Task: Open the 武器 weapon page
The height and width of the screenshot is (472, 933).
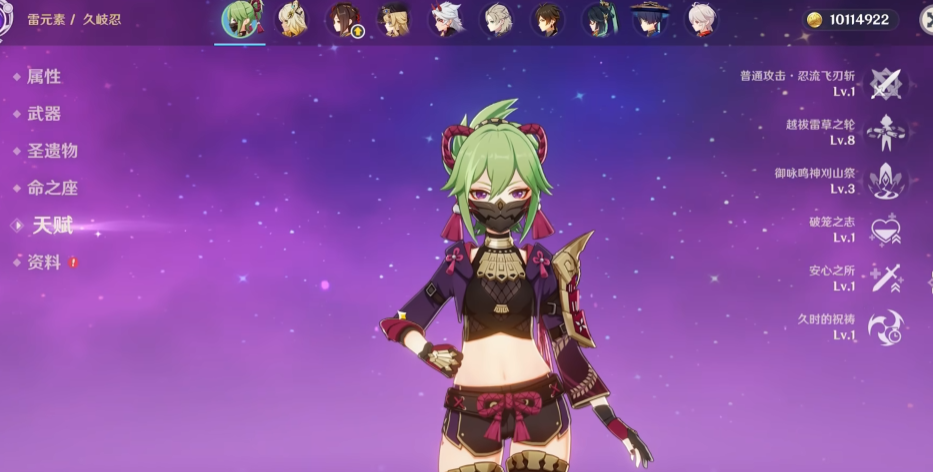Action: coord(44,114)
